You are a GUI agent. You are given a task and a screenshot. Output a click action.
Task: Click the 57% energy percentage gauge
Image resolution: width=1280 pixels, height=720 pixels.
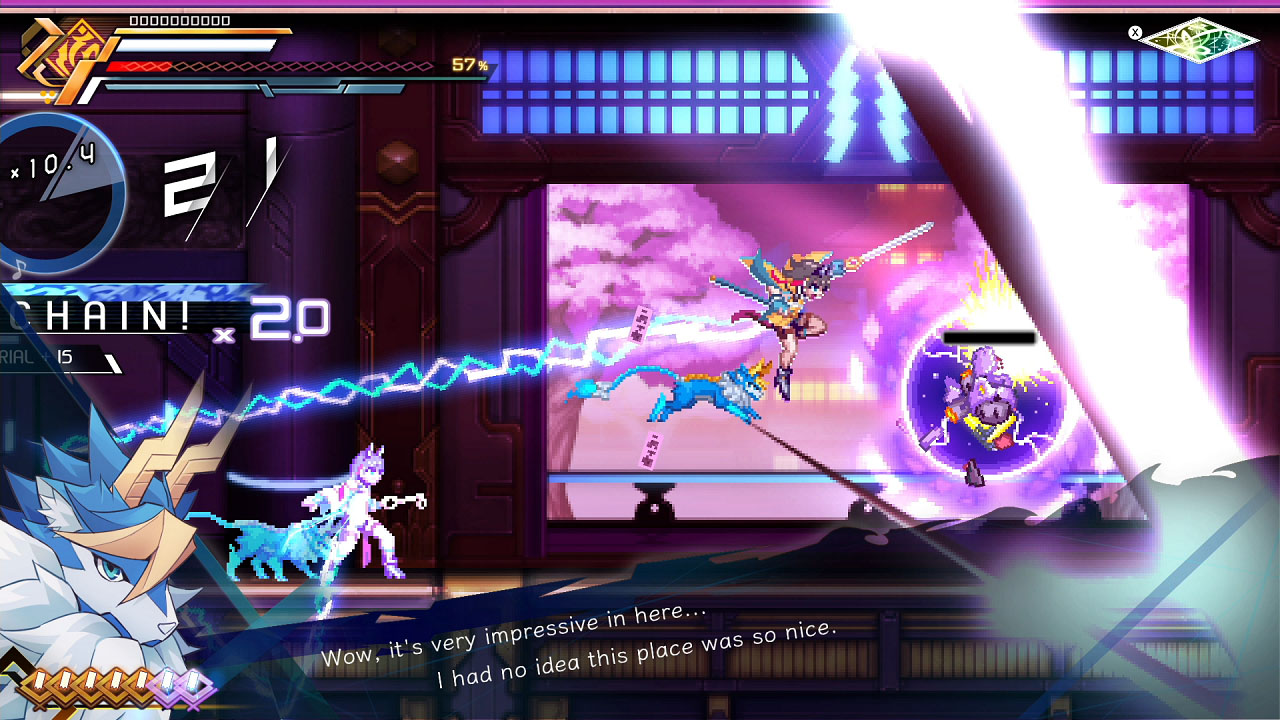pos(465,68)
